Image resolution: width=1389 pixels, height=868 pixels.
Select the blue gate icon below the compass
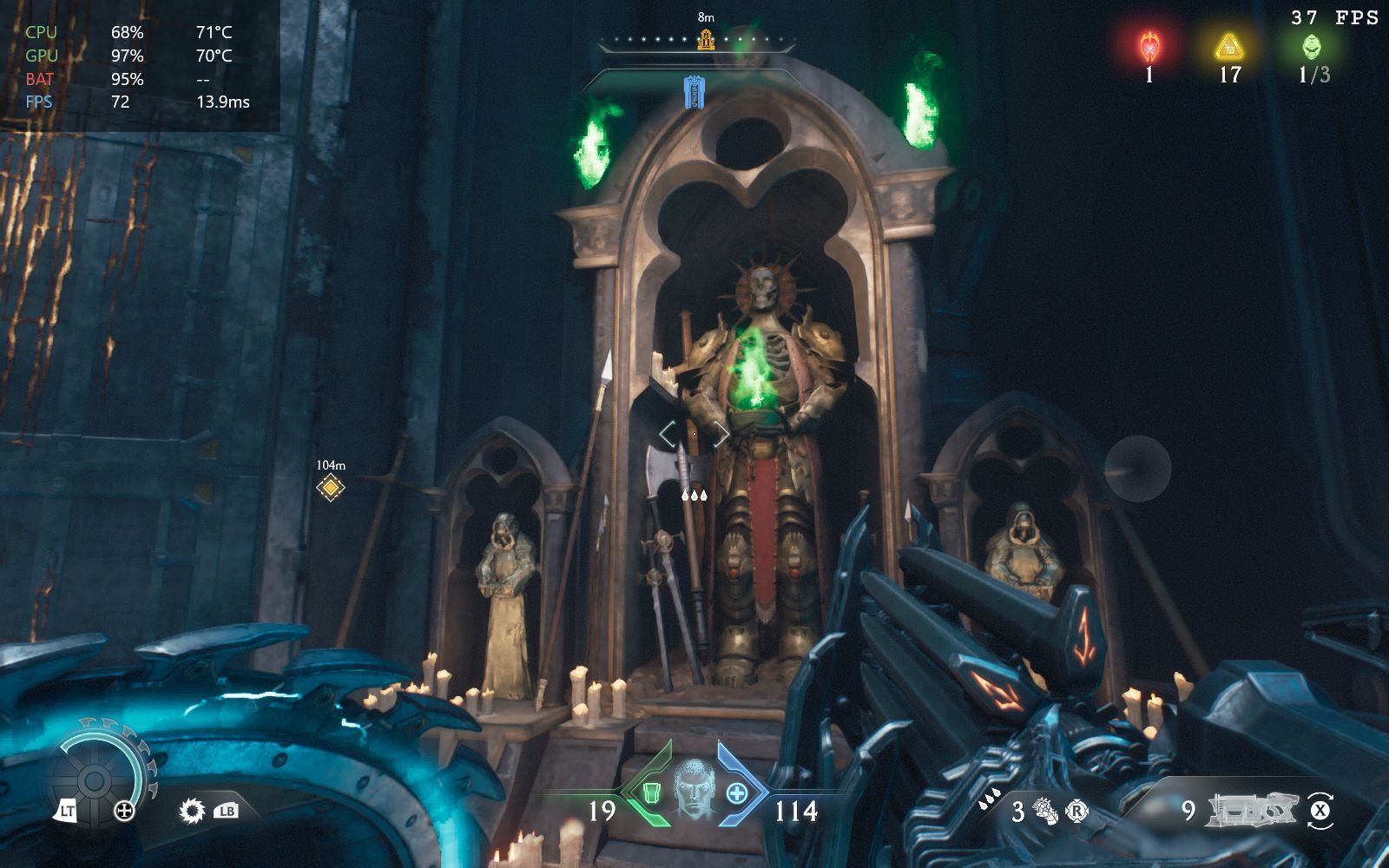click(694, 92)
